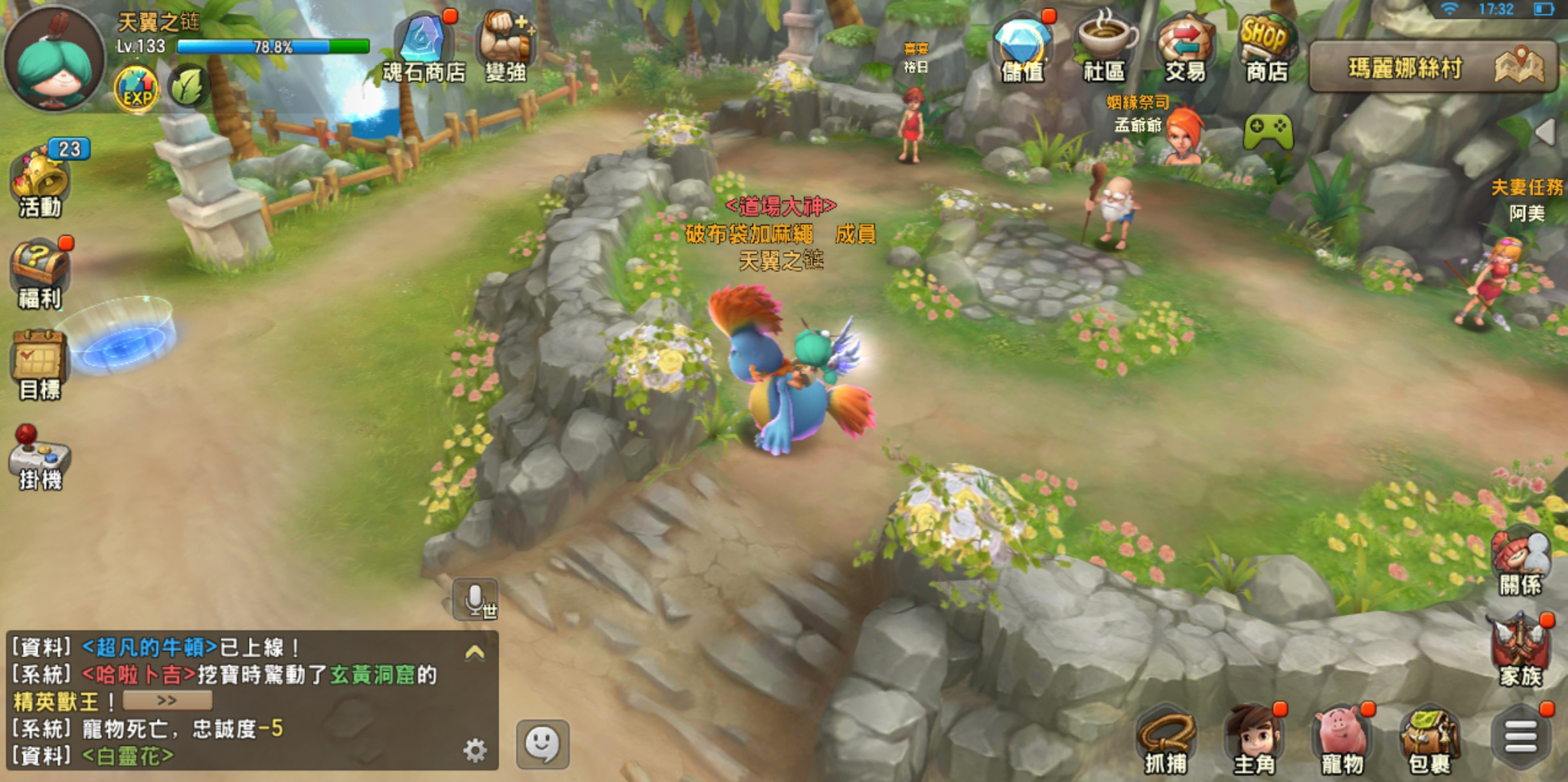View the 寵物 pet panel

coord(1343,740)
